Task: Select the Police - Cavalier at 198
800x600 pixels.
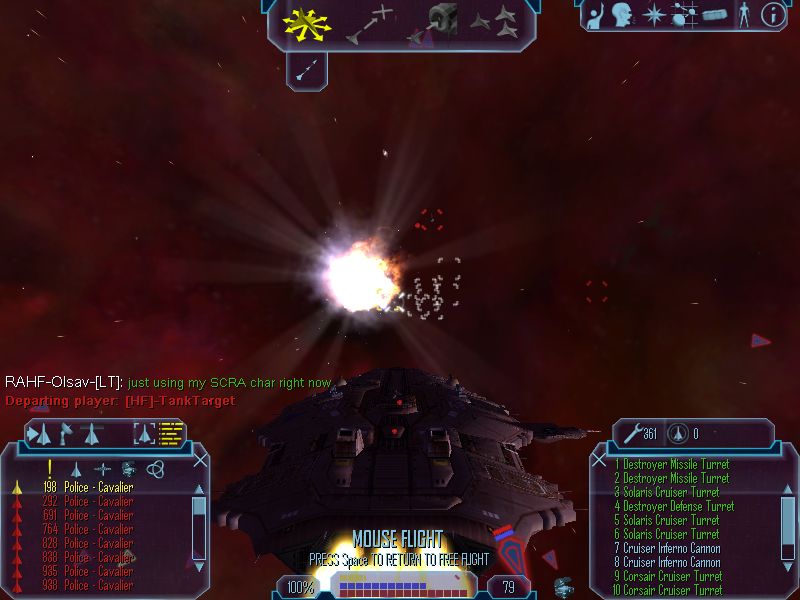Action: click(x=98, y=487)
